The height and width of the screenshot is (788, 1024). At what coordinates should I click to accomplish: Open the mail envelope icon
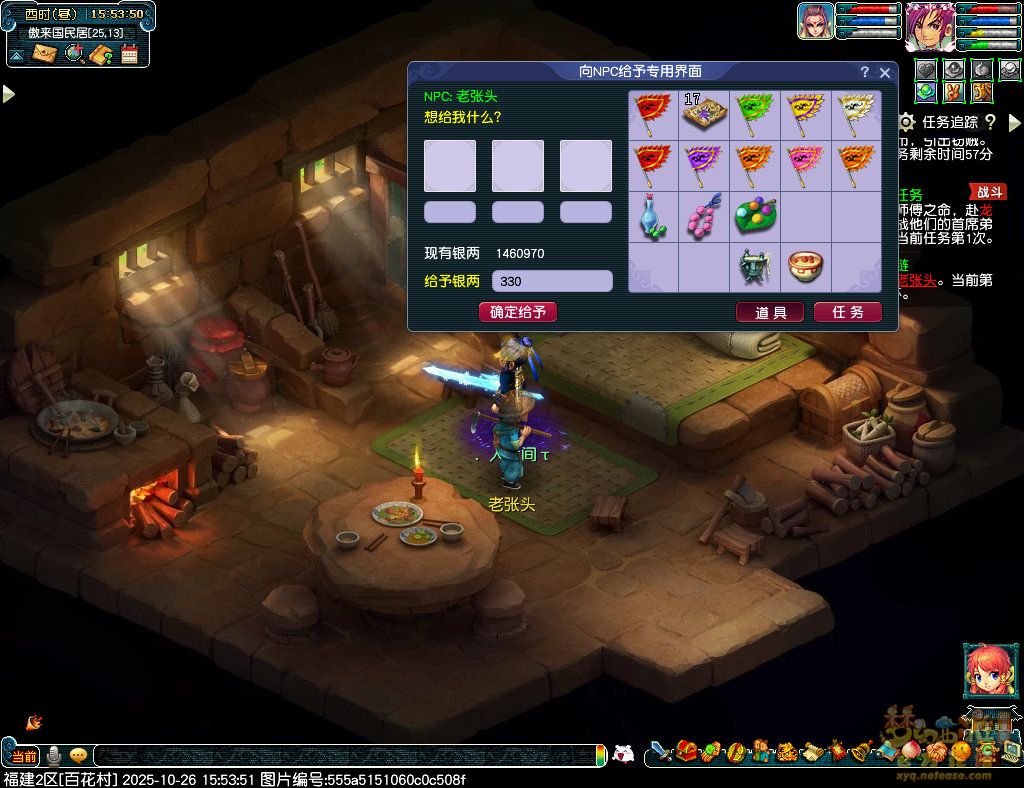click(x=45, y=54)
